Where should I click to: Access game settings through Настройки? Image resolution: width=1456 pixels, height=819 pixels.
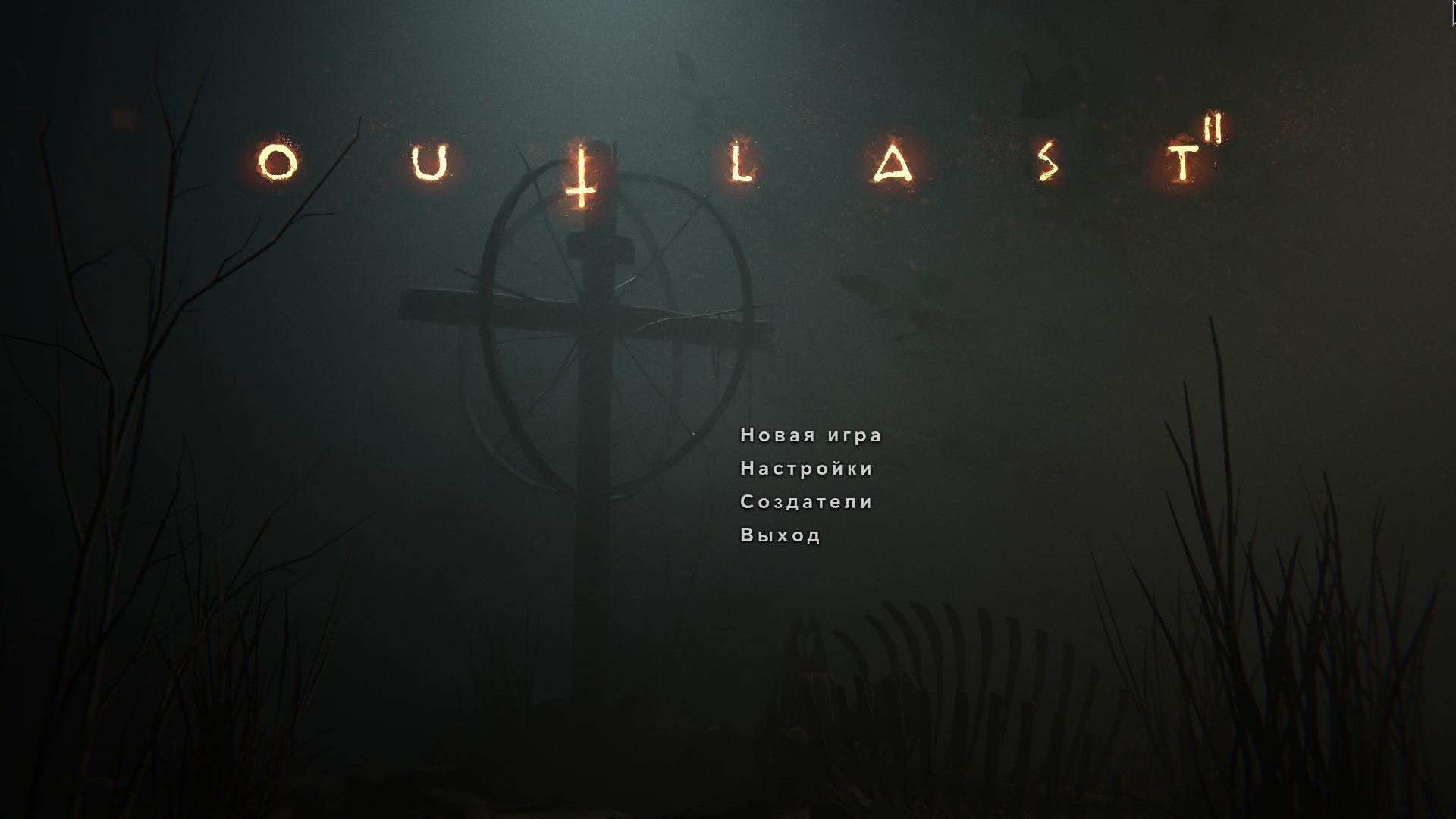tap(807, 469)
